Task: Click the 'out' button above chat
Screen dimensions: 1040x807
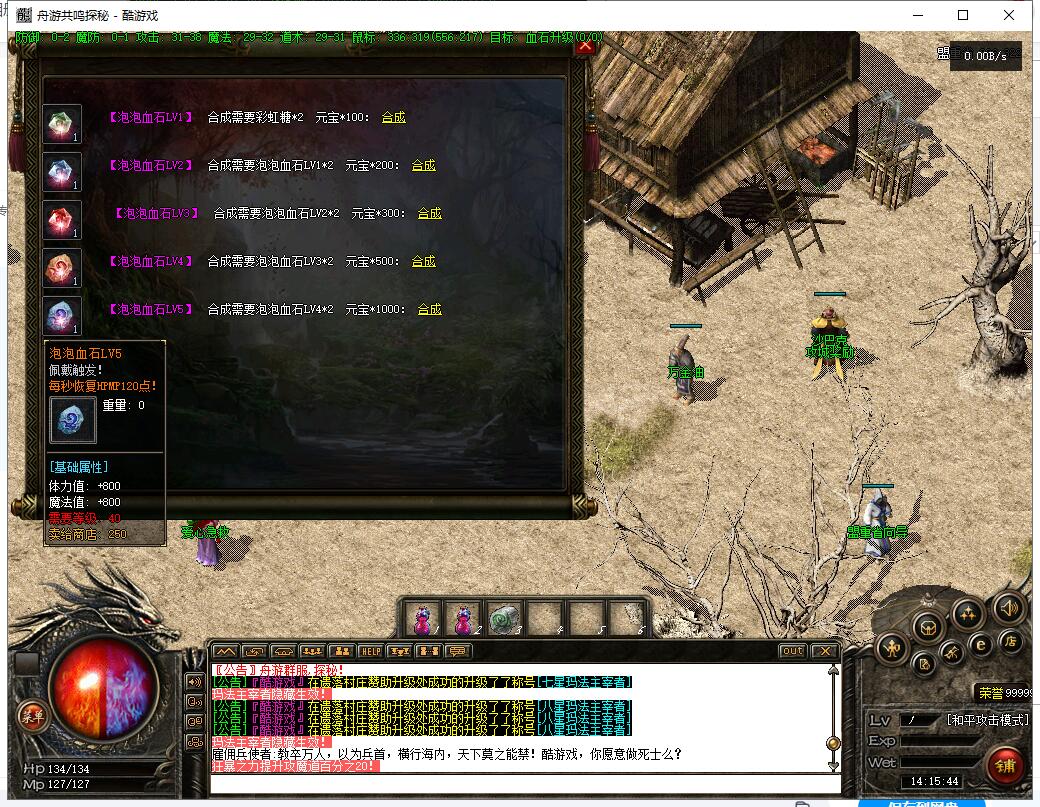Action: click(x=792, y=651)
